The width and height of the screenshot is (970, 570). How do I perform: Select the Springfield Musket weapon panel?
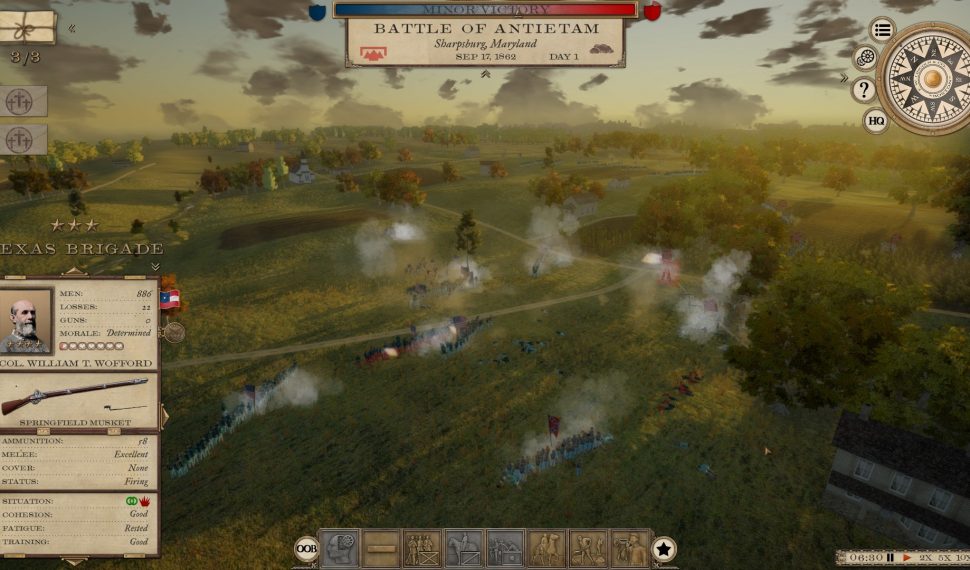tap(79, 399)
